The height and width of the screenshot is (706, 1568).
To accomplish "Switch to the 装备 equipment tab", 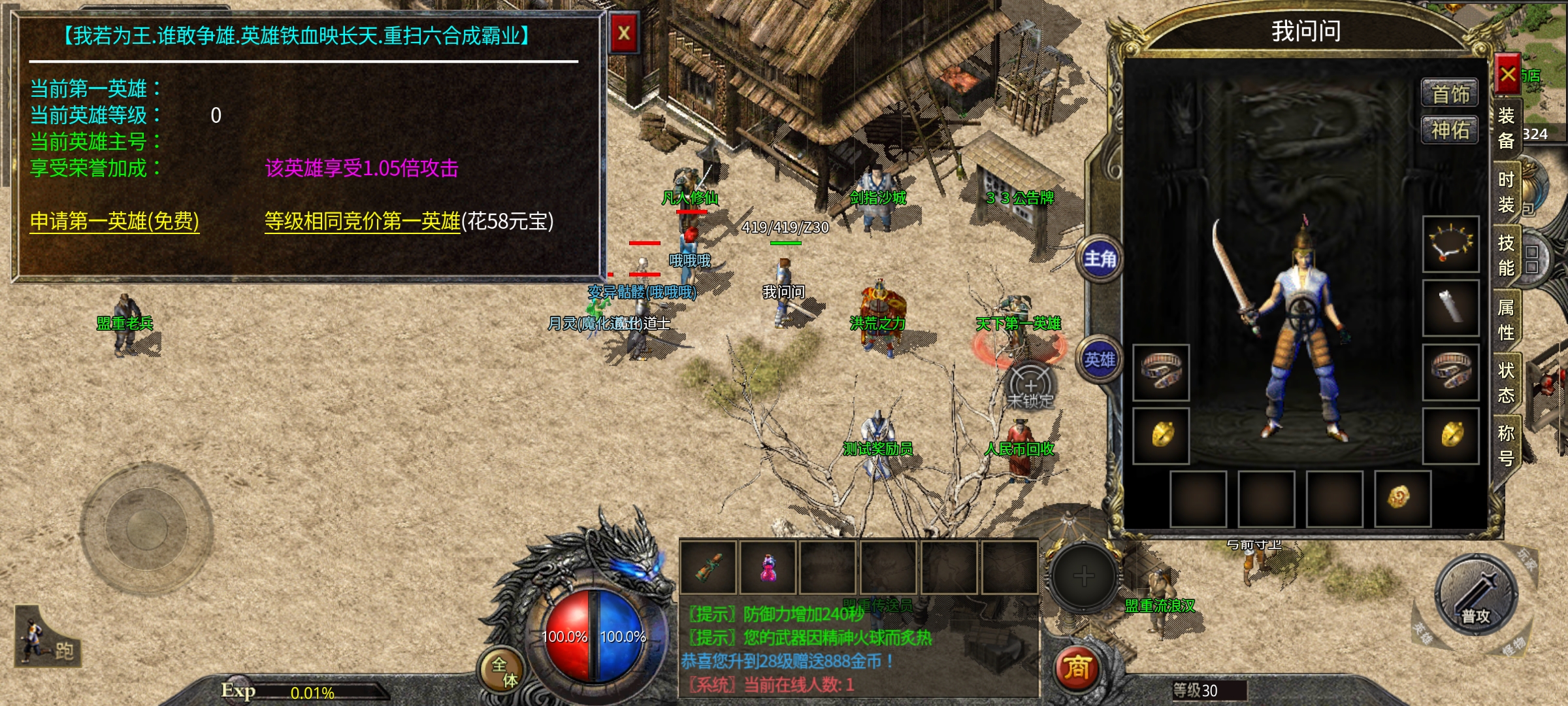I will point(1506,127).
